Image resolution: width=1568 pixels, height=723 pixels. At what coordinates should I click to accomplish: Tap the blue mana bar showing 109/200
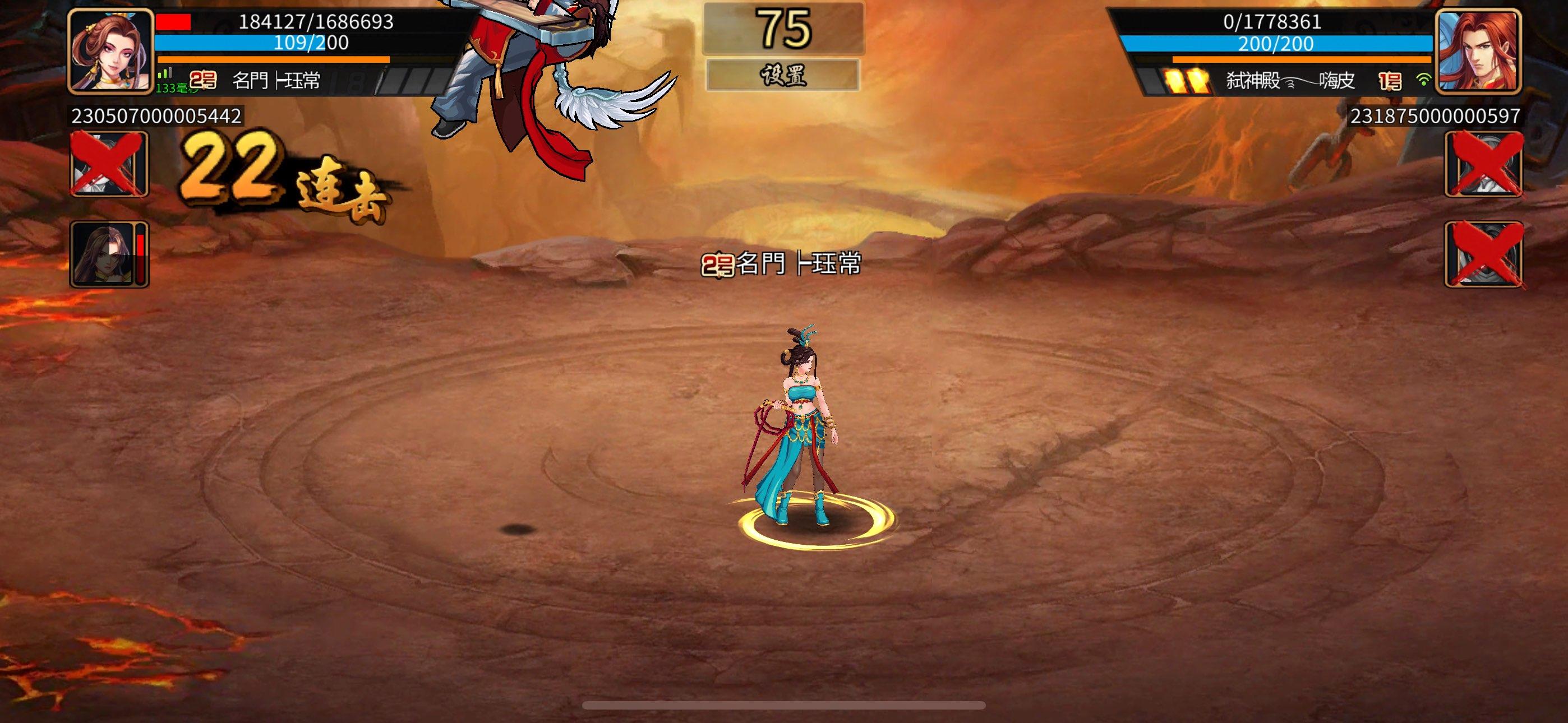pos(274,43)
